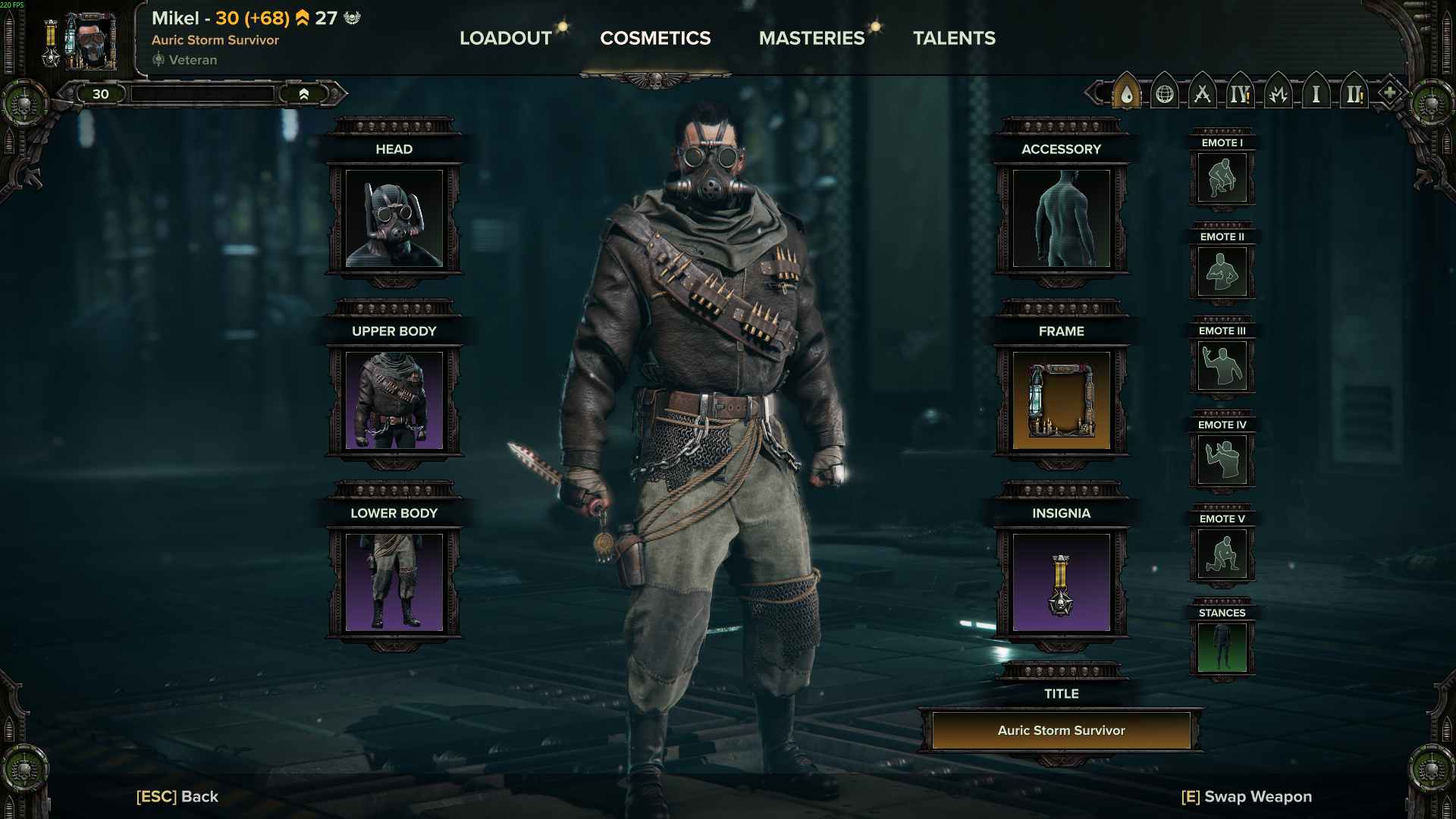Change the portrait Frame slot
This screenshot has height=819, width=1456.
click(x=1061, y=400)
